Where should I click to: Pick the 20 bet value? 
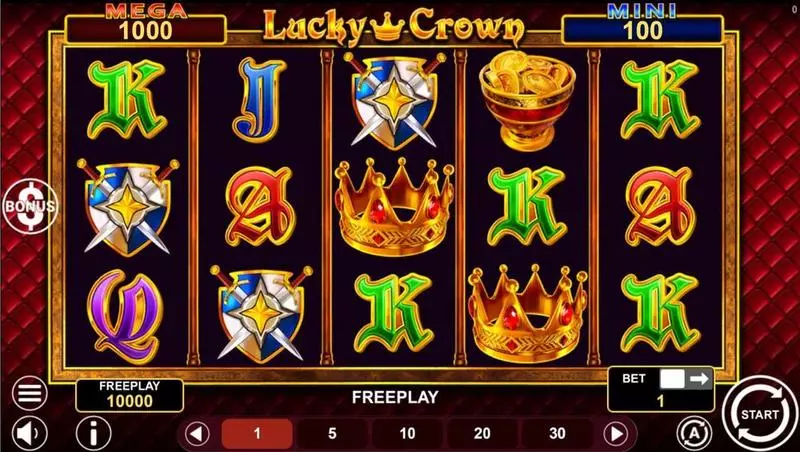482,434
